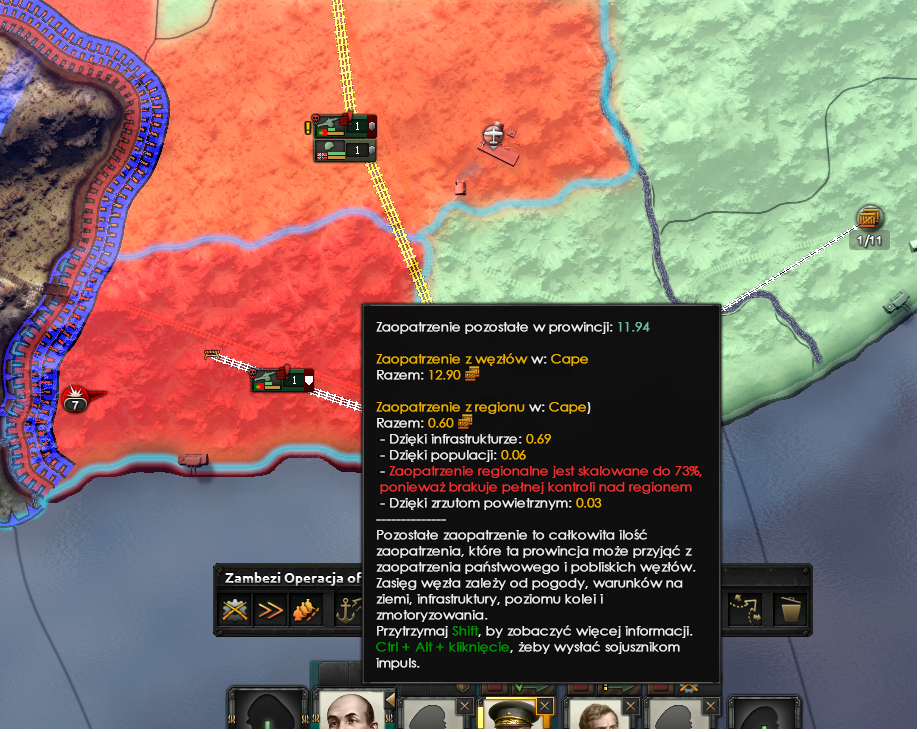Select the tank unit with white shield
This screenshot has height=732, width=920.
283,380
